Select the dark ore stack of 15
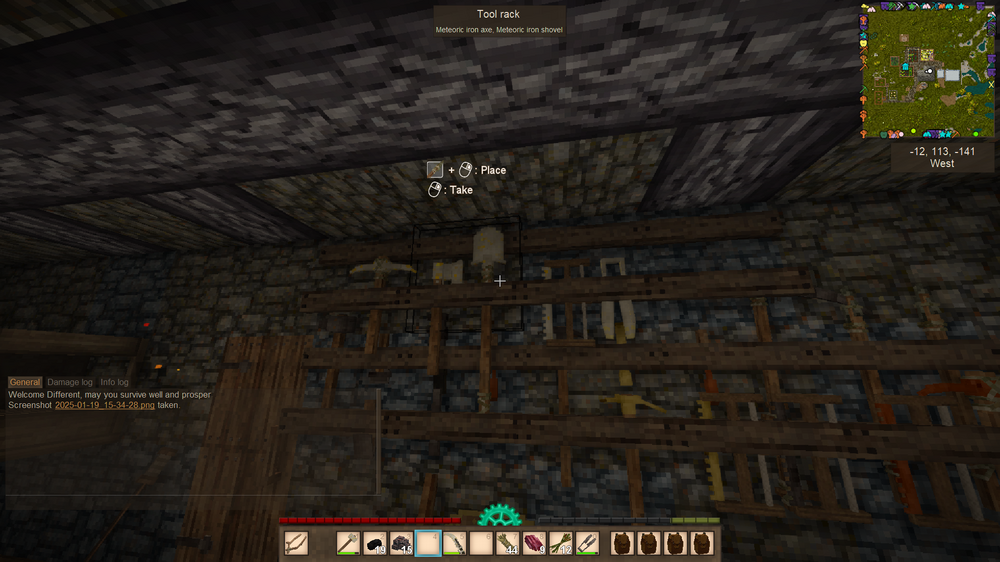Viewport: 1000px width, 562px height. (x=402, y=544)
